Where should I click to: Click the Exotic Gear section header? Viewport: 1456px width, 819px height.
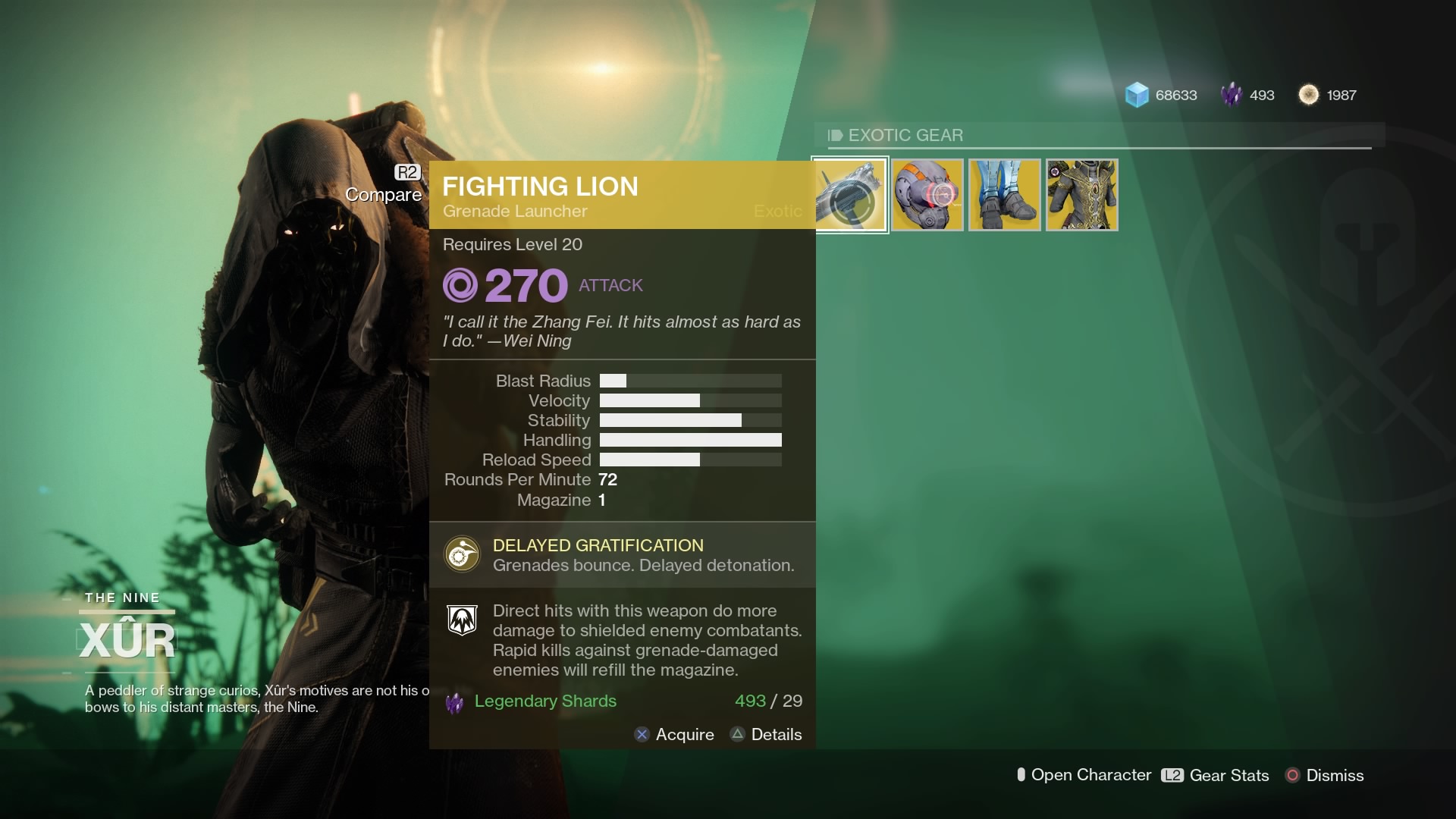[907, 135]
